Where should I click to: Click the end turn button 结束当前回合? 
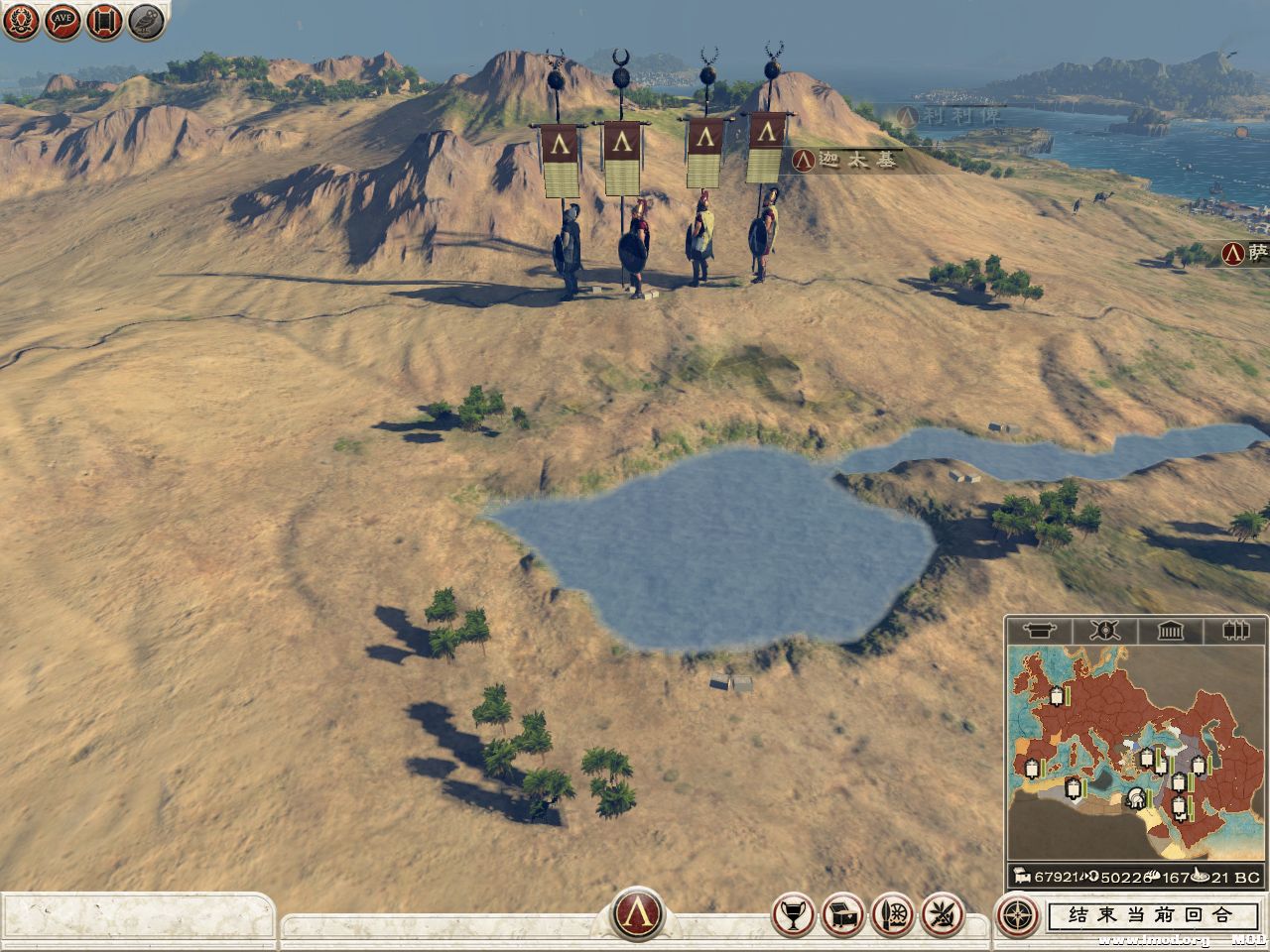[1152, 915]
